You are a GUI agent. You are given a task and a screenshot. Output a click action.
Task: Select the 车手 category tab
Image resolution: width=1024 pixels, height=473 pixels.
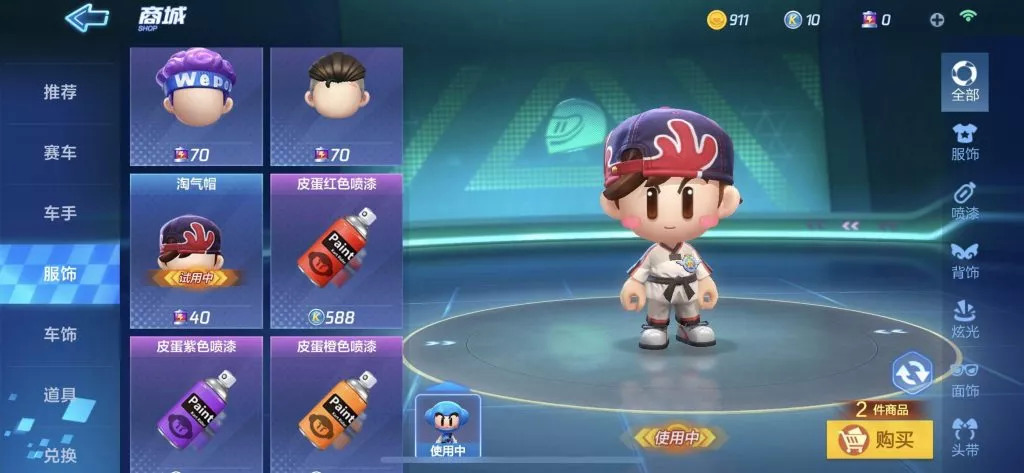(60, 213)
